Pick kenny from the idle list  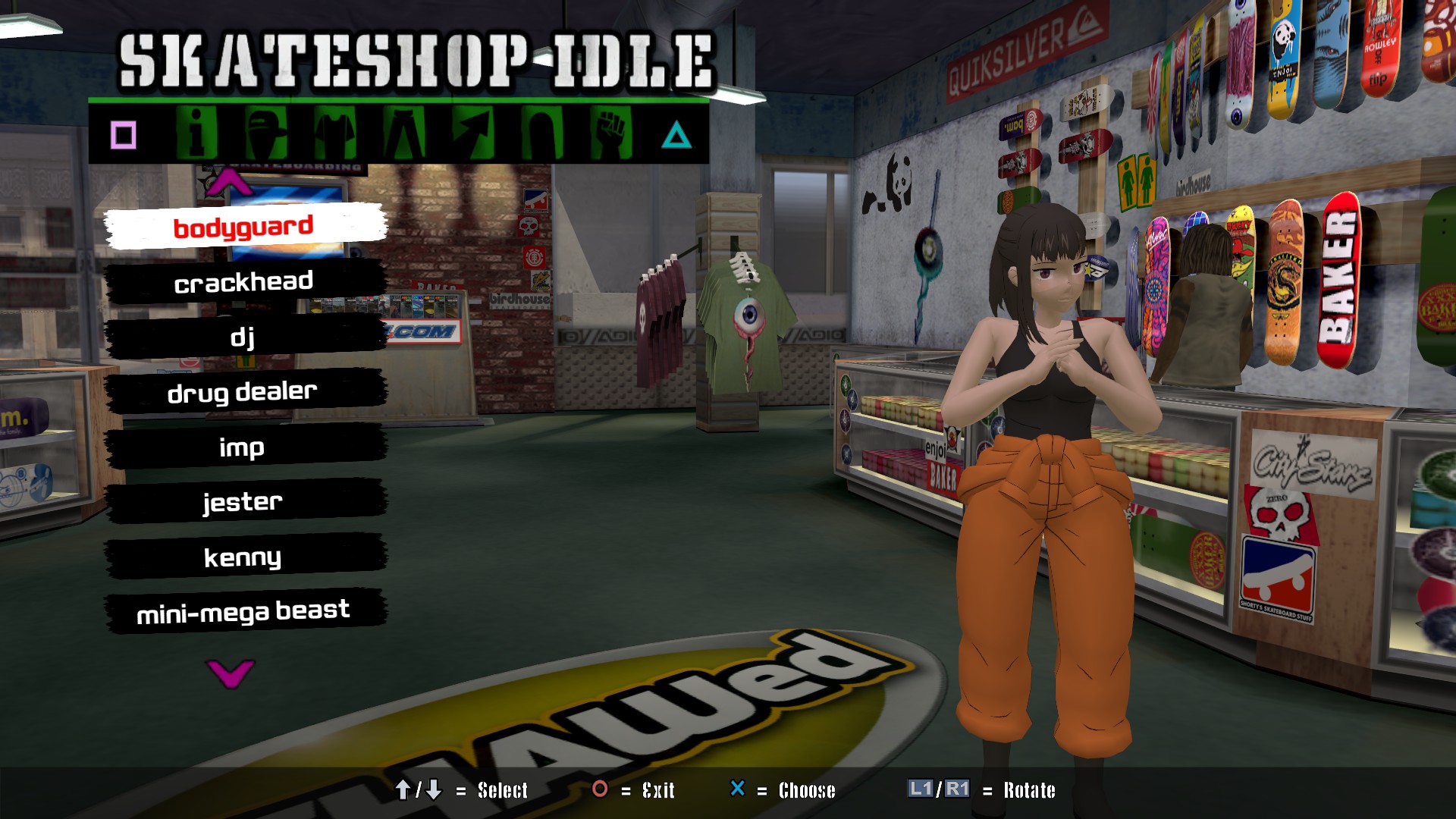click(244, 557)
